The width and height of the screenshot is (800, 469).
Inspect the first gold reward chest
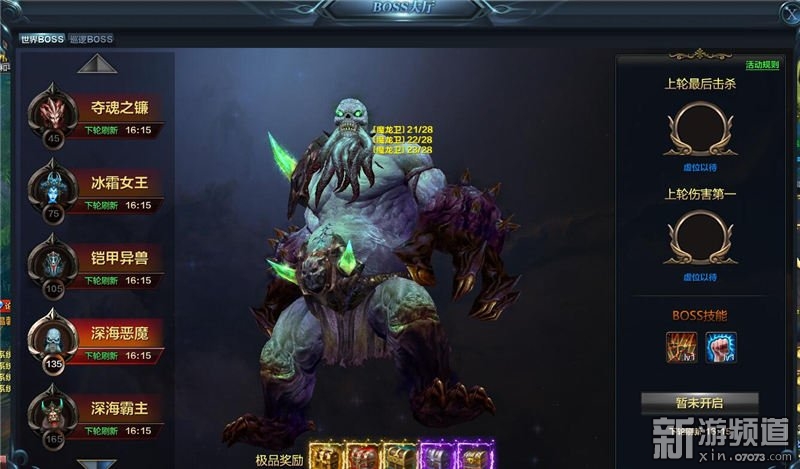326,456
